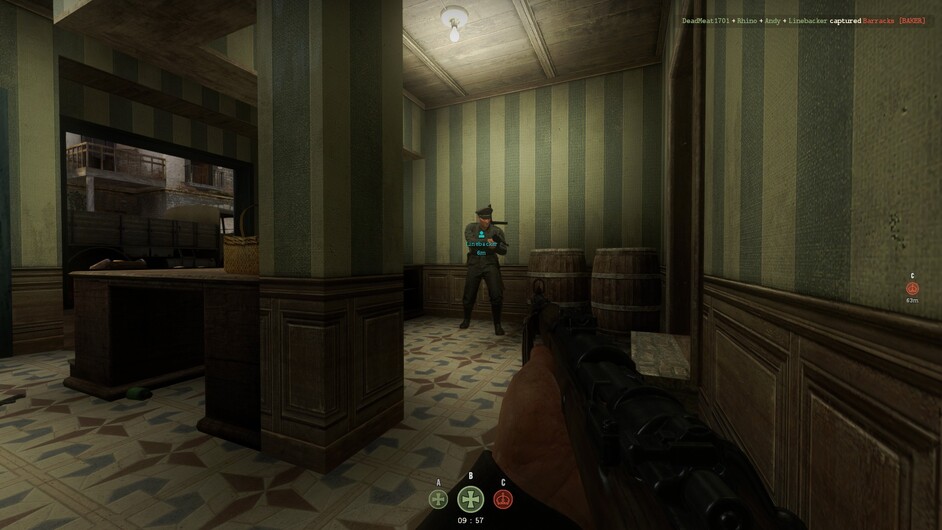Select the objective A iron cross icon
This screenshot has width=942, height=530.
coord(438,499)
